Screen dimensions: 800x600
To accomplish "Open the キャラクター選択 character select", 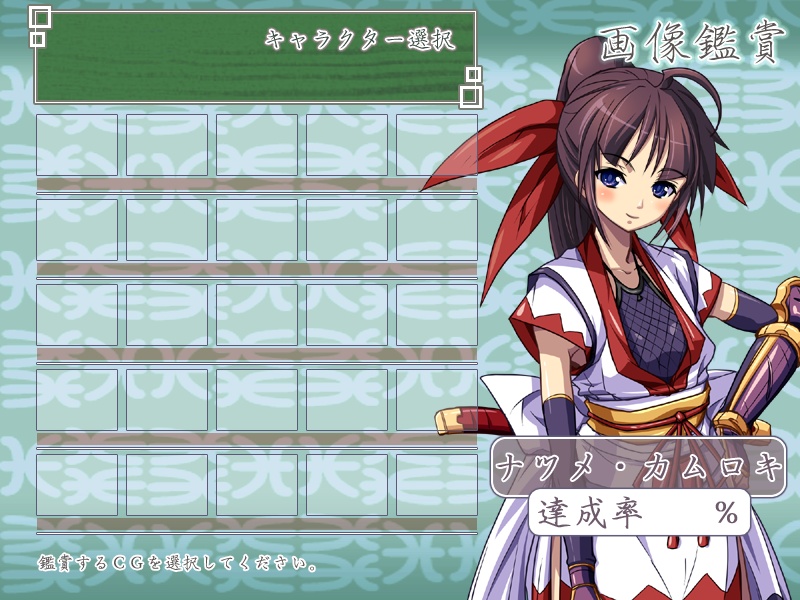I will tap(359, 41).
